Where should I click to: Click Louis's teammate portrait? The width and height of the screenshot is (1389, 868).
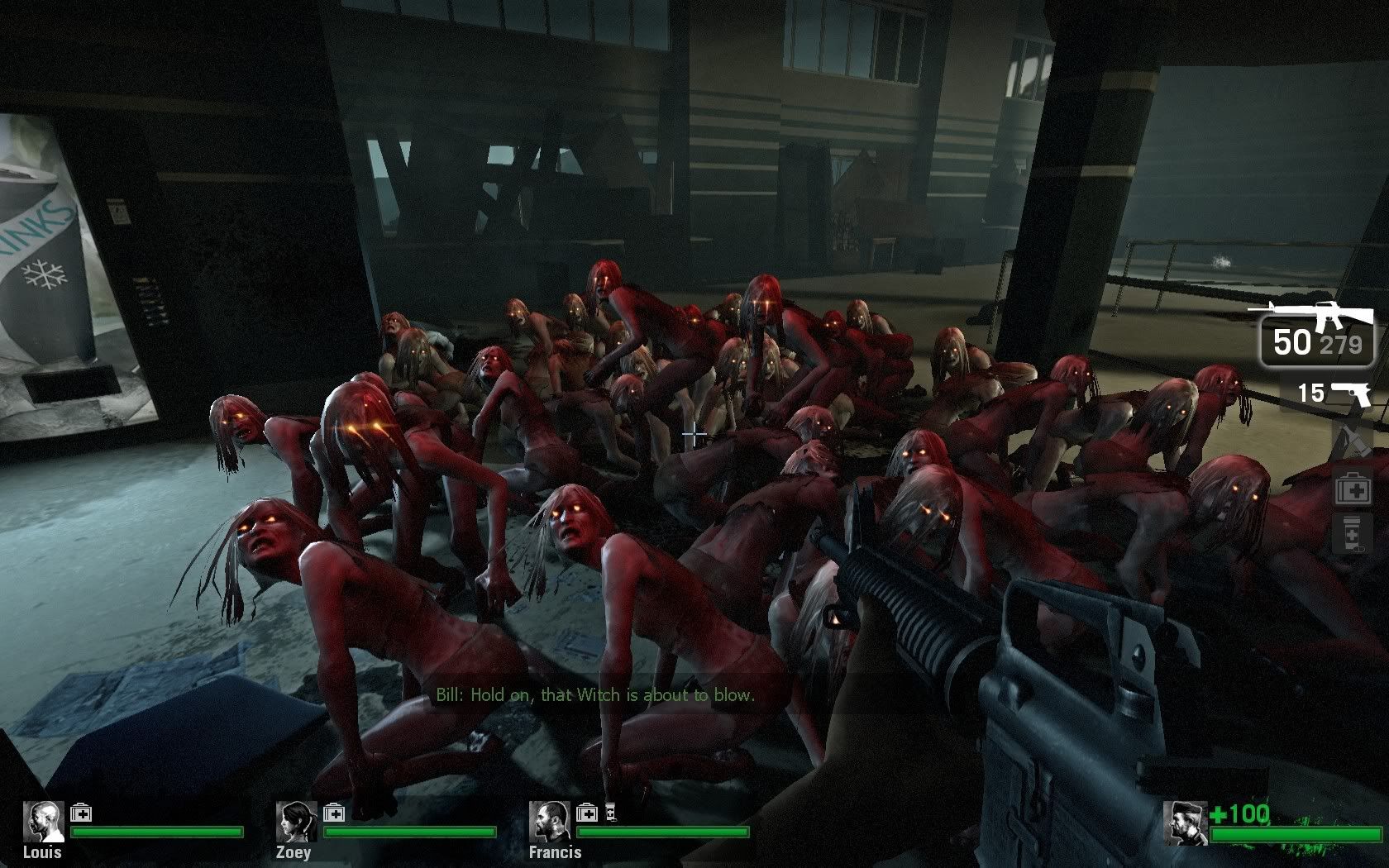pyautogui.click(x=43, y=822)
